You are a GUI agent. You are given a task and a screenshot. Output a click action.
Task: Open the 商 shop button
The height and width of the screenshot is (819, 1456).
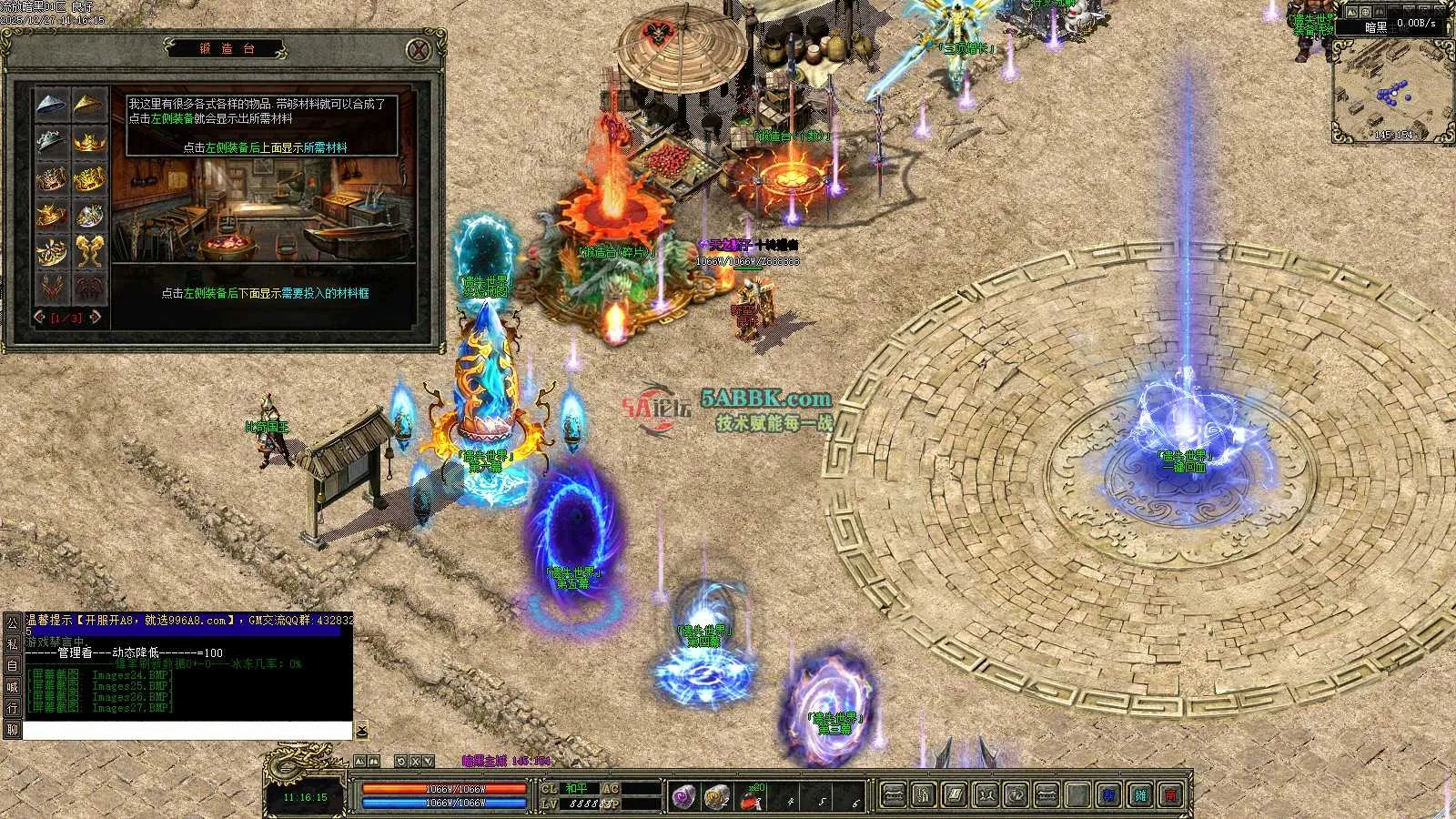[x=1170, y=795]
